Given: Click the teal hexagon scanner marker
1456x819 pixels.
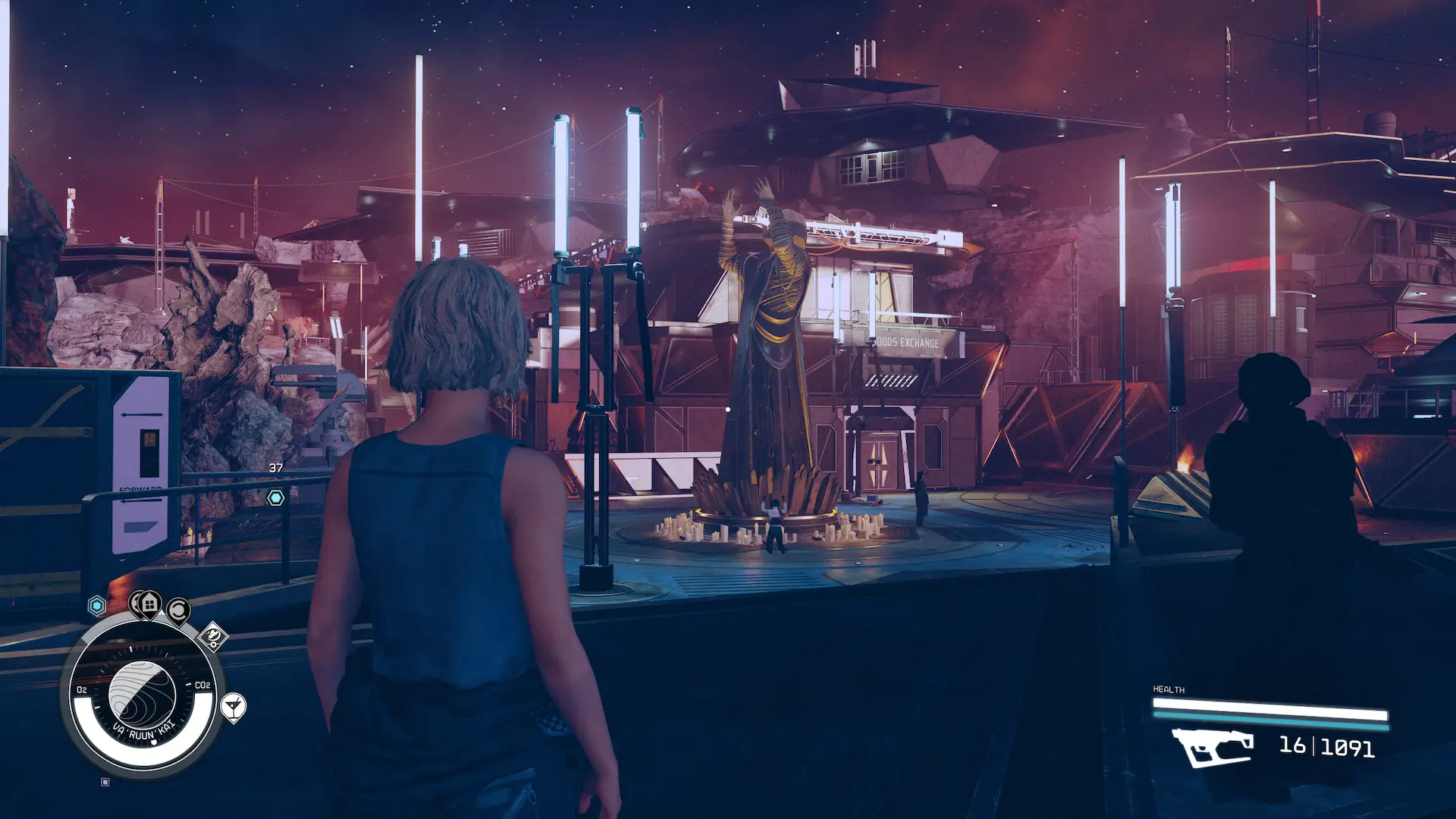Looking at the screenshot, I should tap(97, 604).
